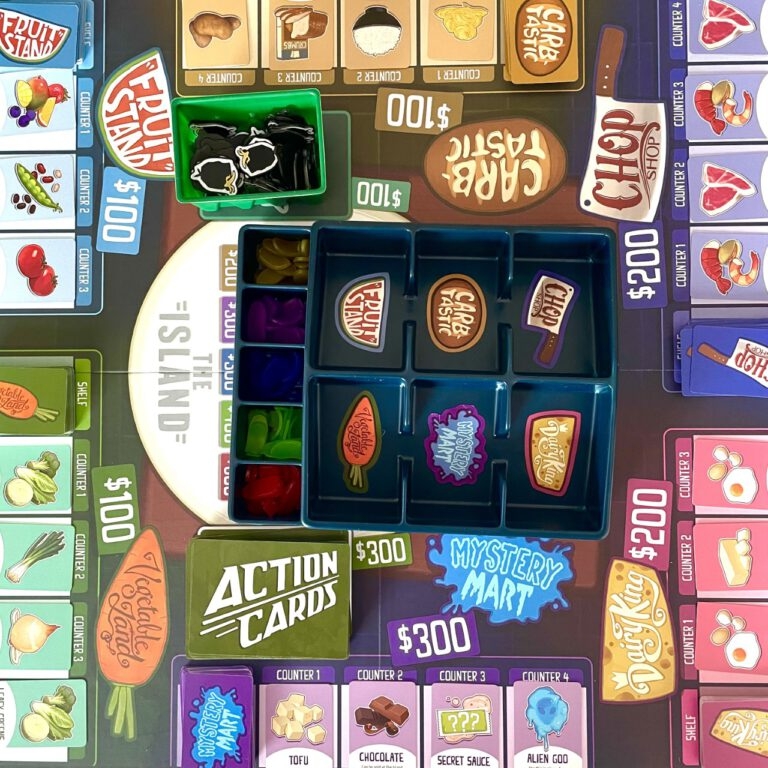Screen dimensions: 768x768
Task: Select the Tofu card
Action: point(297,722)
